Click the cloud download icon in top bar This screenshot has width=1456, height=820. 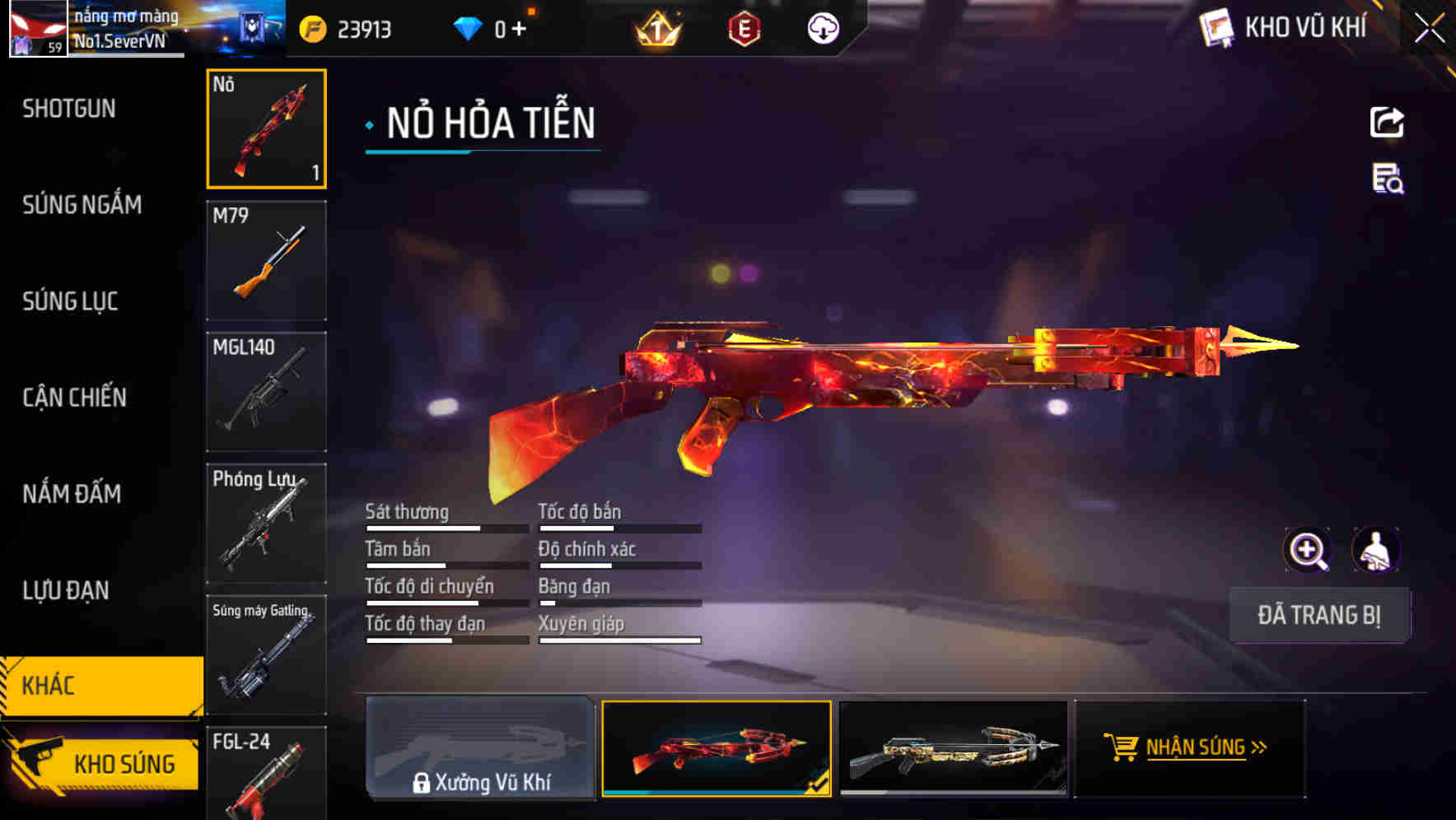pyautogui.click(x=822, y=27)
